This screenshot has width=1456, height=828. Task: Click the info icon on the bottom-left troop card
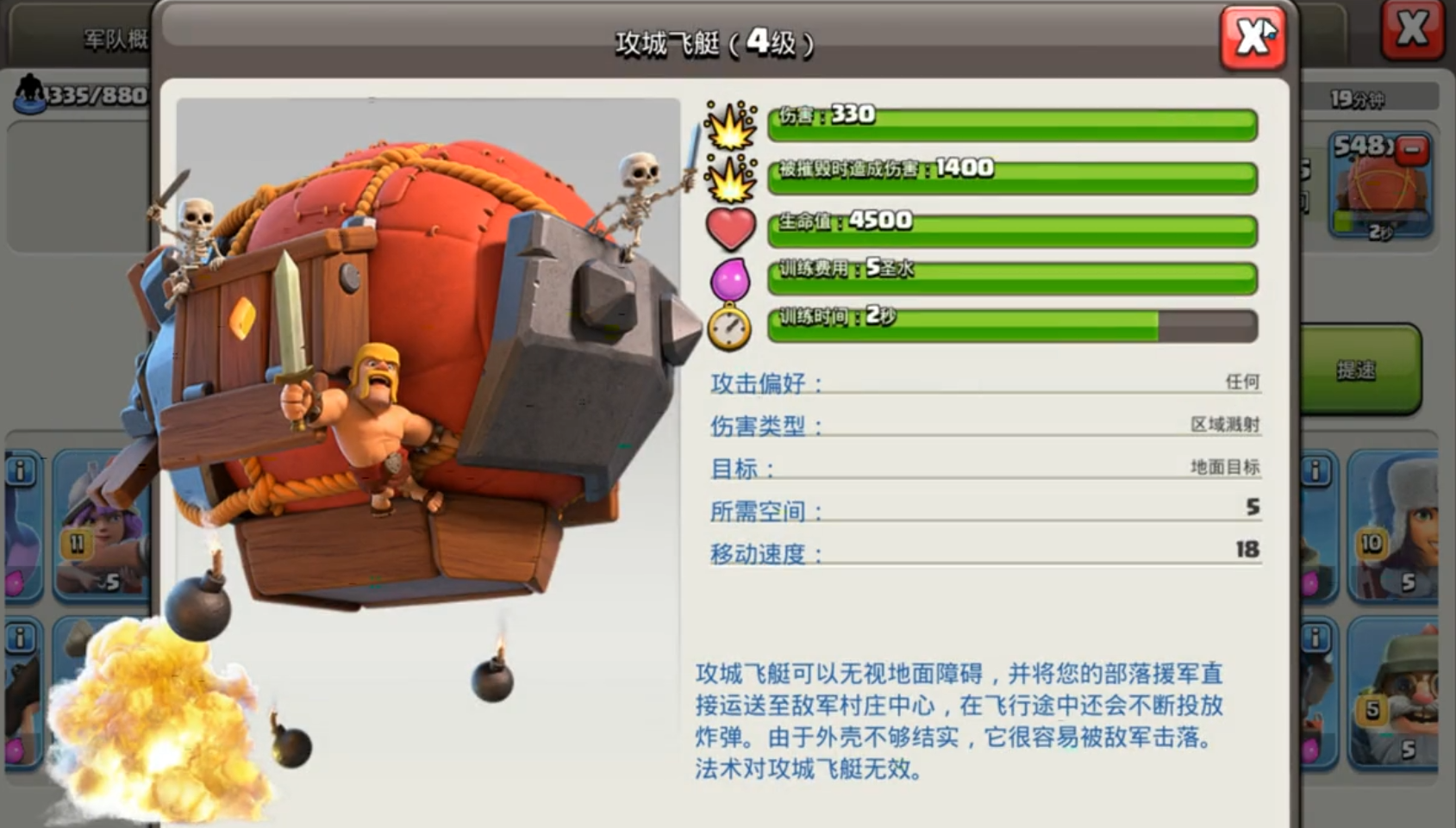pyautogui.click(x=19, y=638)
